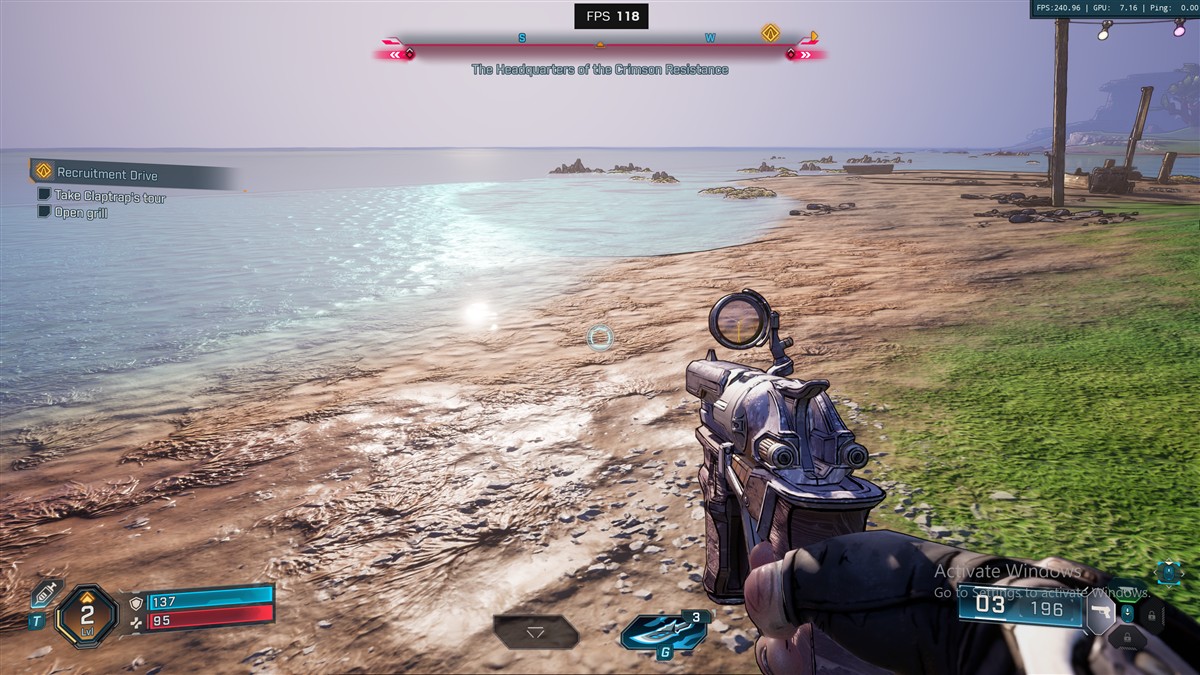Viewport: 1200px width, 675px height.
Task: Click the level 2 character badge
Action: coord(87,615)
